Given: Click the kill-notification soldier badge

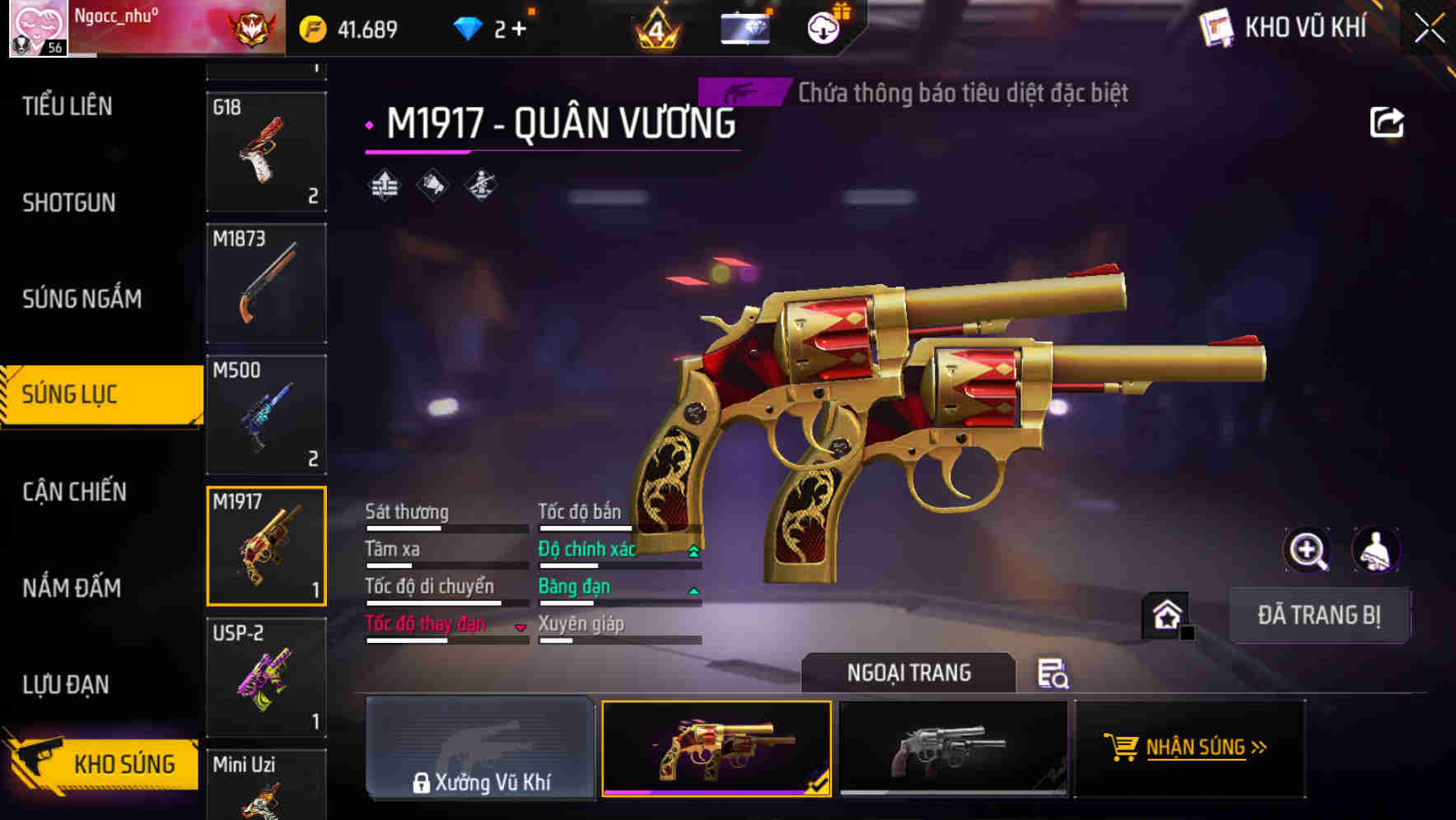Looking at the screenshot, I should tap(482, 184).
